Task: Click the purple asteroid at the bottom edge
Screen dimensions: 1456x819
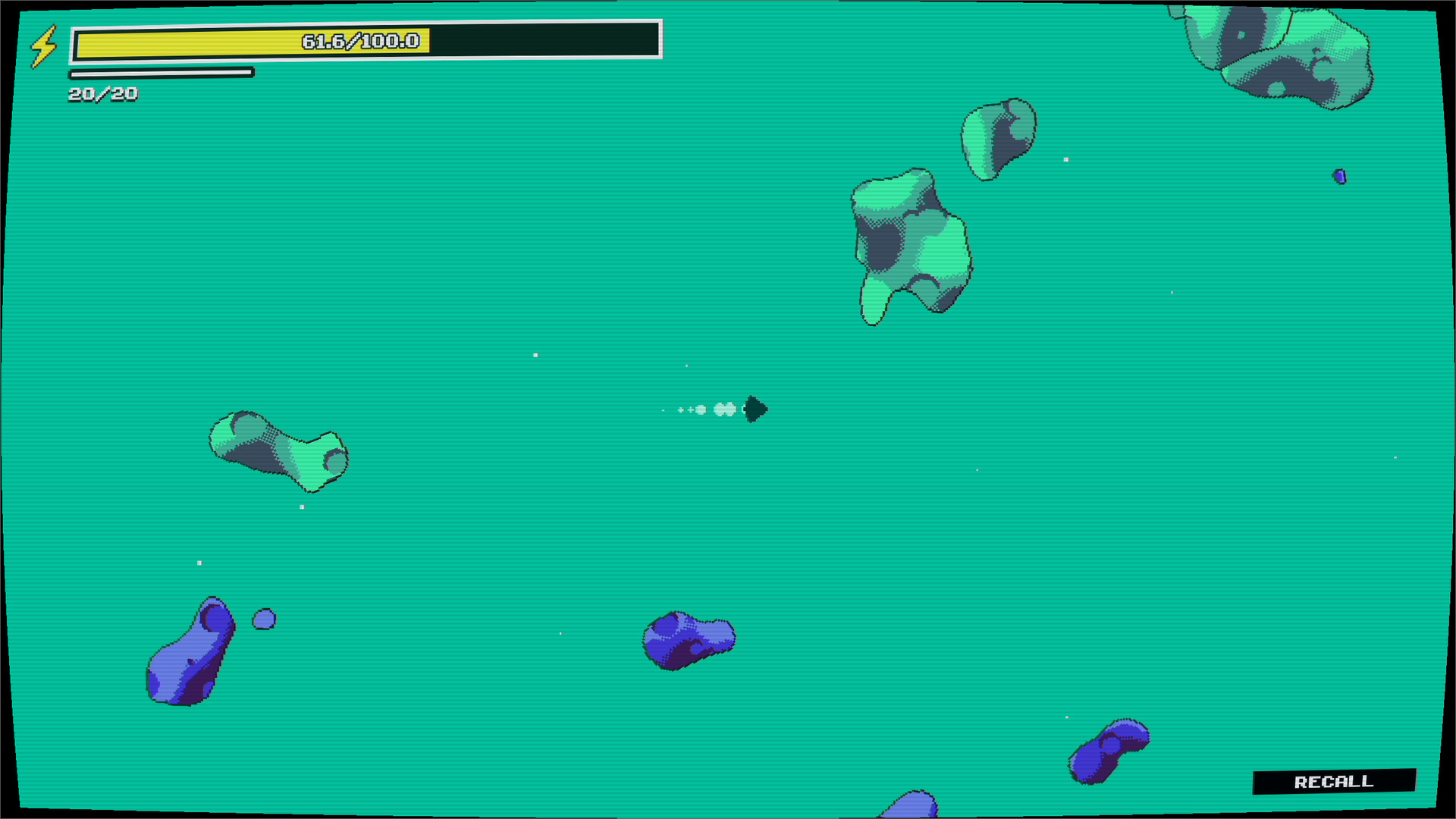Action: point(914,808)
